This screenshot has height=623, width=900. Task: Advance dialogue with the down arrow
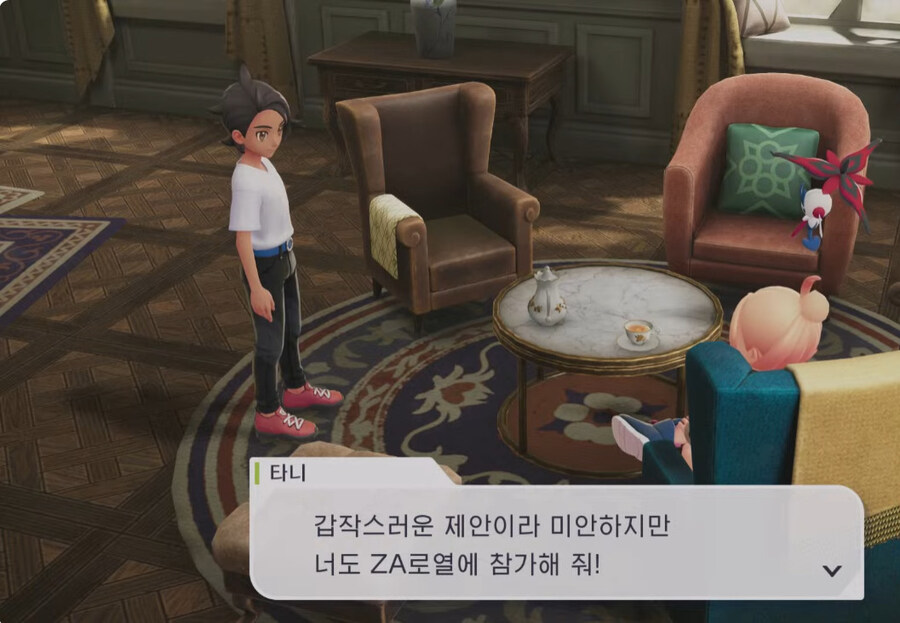830,570
